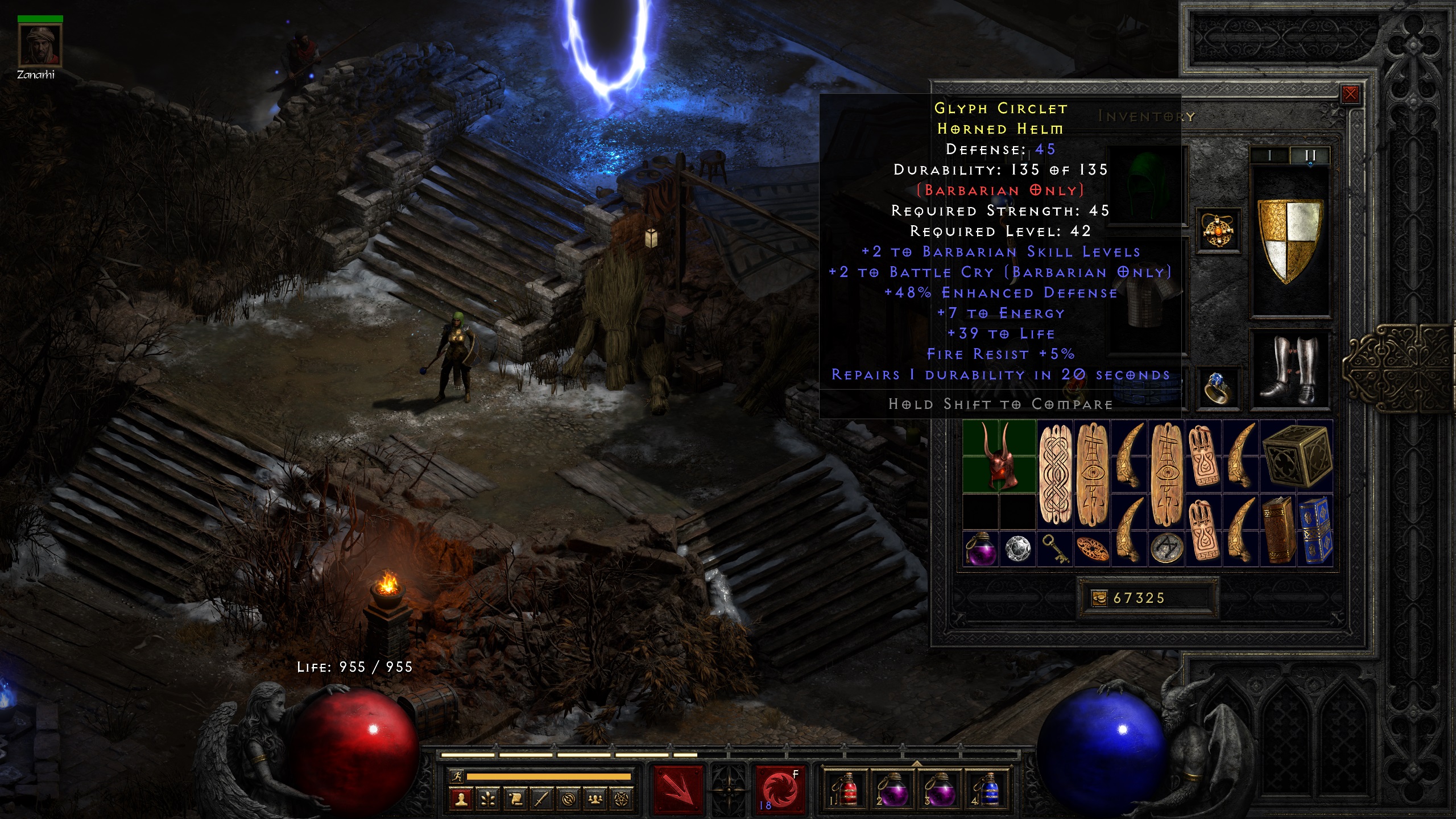Toggle the run/walk button
The height and width of the screenshot is (819, 1456).
[456, 776]
